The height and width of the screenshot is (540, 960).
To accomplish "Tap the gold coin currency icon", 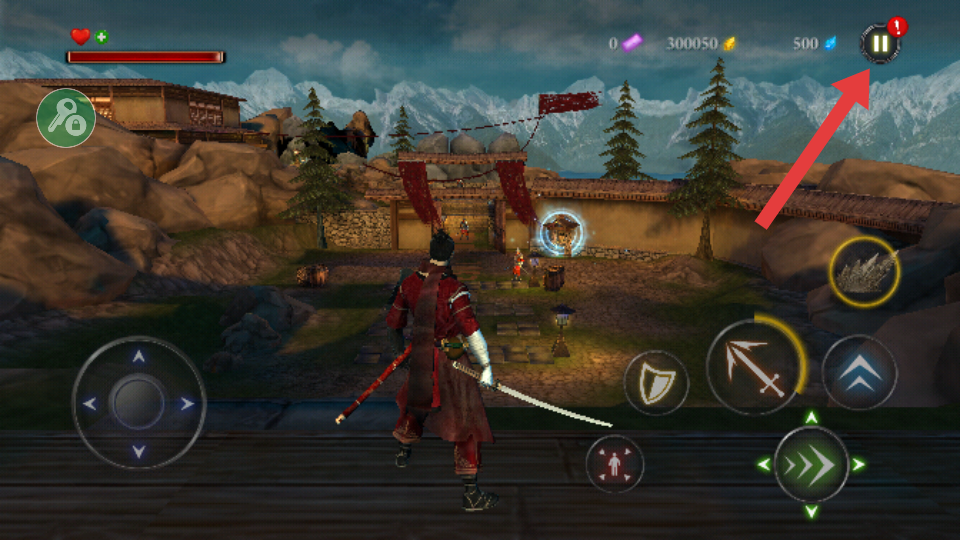I will tap(730, 43).
